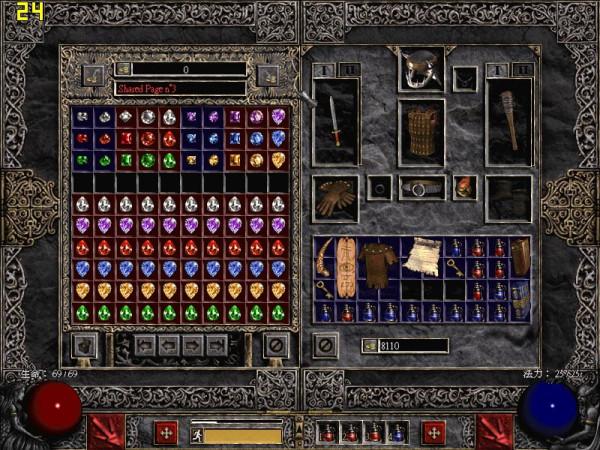This screenshot has width=600, height=450.
Task: Select the spiked club in the off-hand slot
Action: 508,121
